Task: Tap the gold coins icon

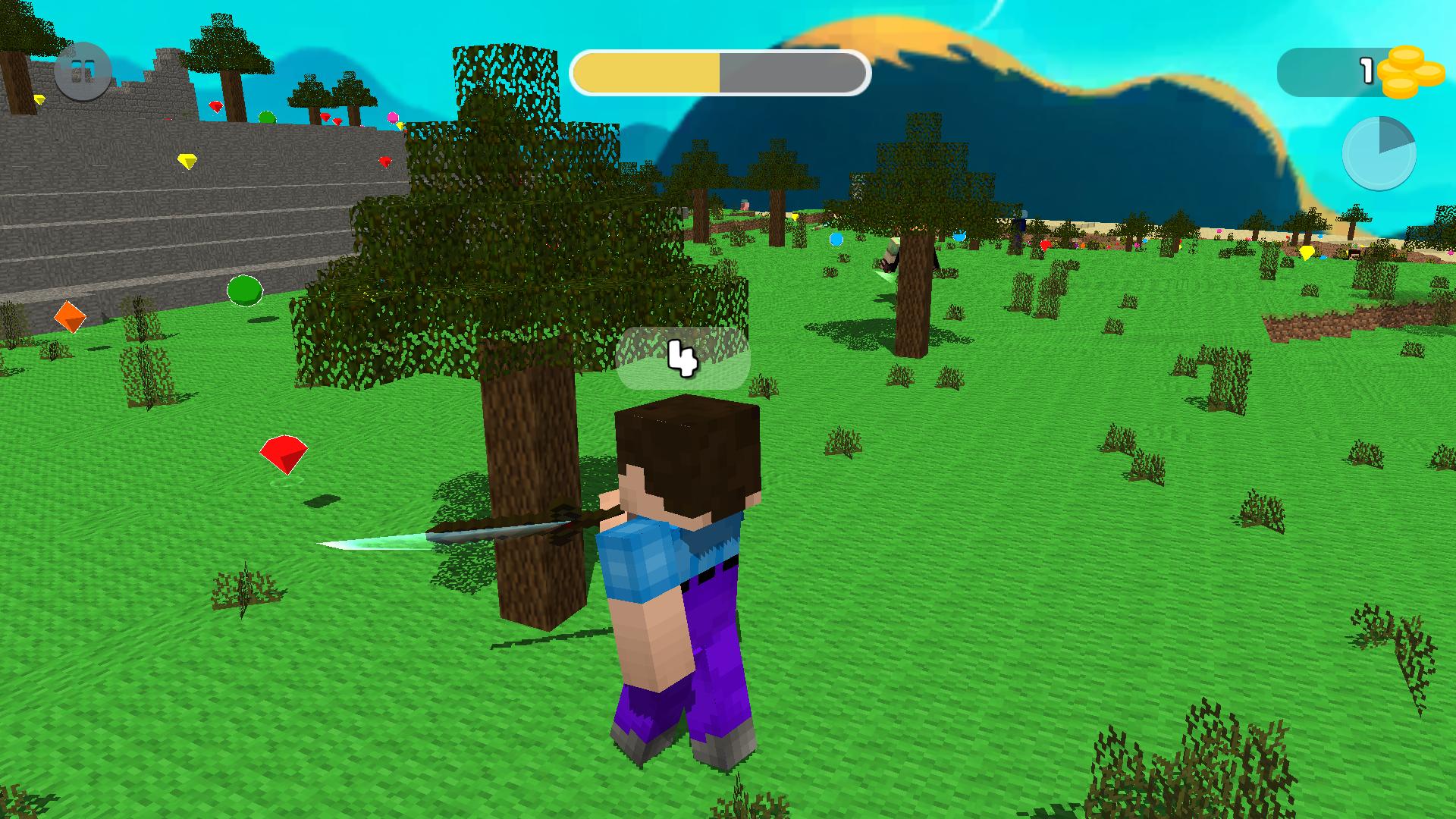Action: (1409, 73)
